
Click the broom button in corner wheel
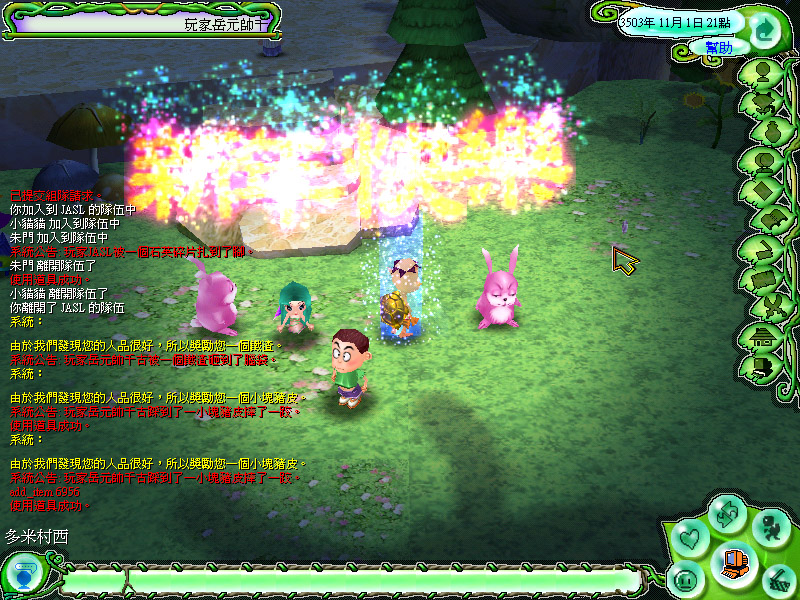(778, 579)
